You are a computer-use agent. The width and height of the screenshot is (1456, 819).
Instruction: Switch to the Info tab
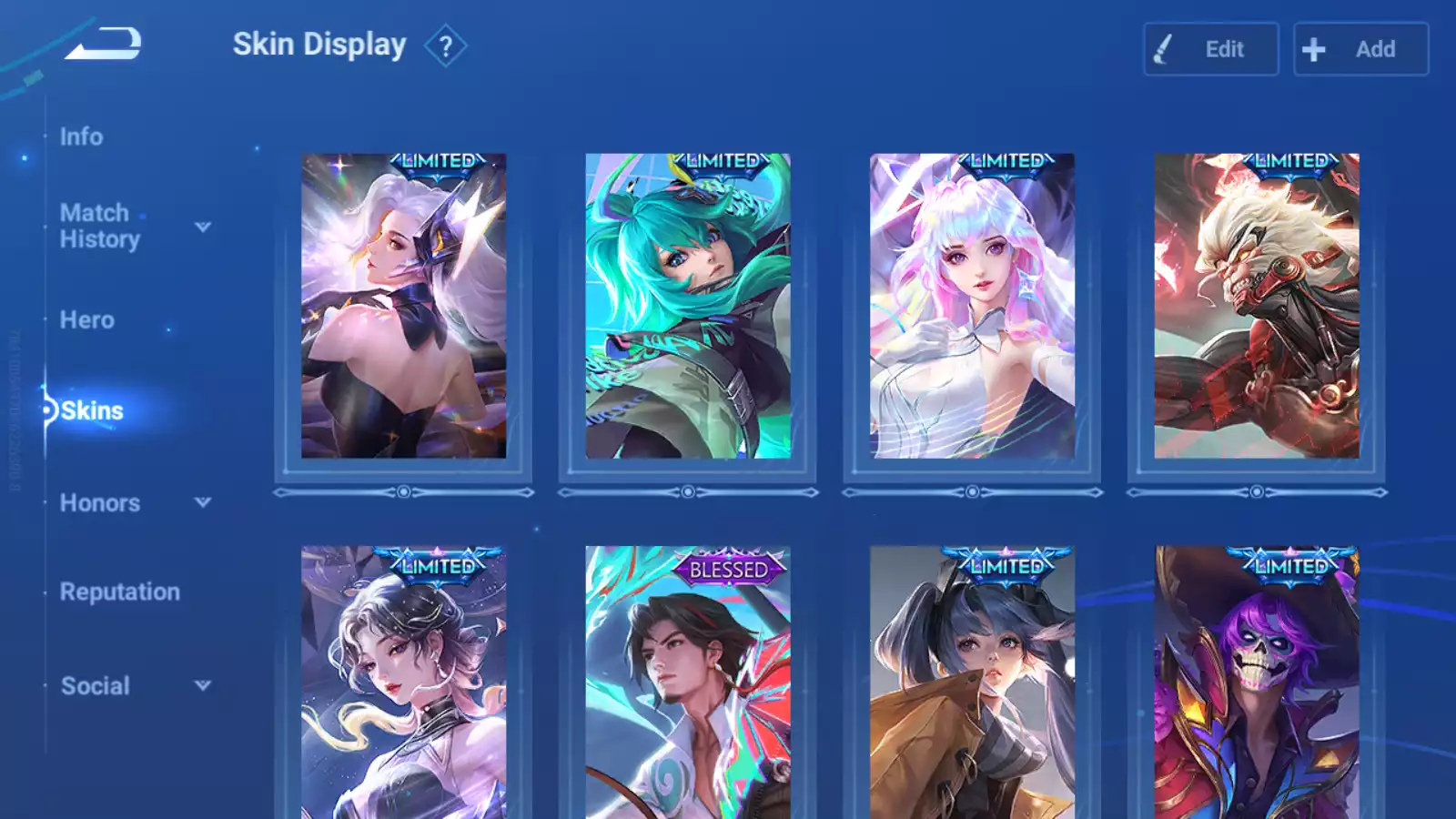click(x=81, y=136)
